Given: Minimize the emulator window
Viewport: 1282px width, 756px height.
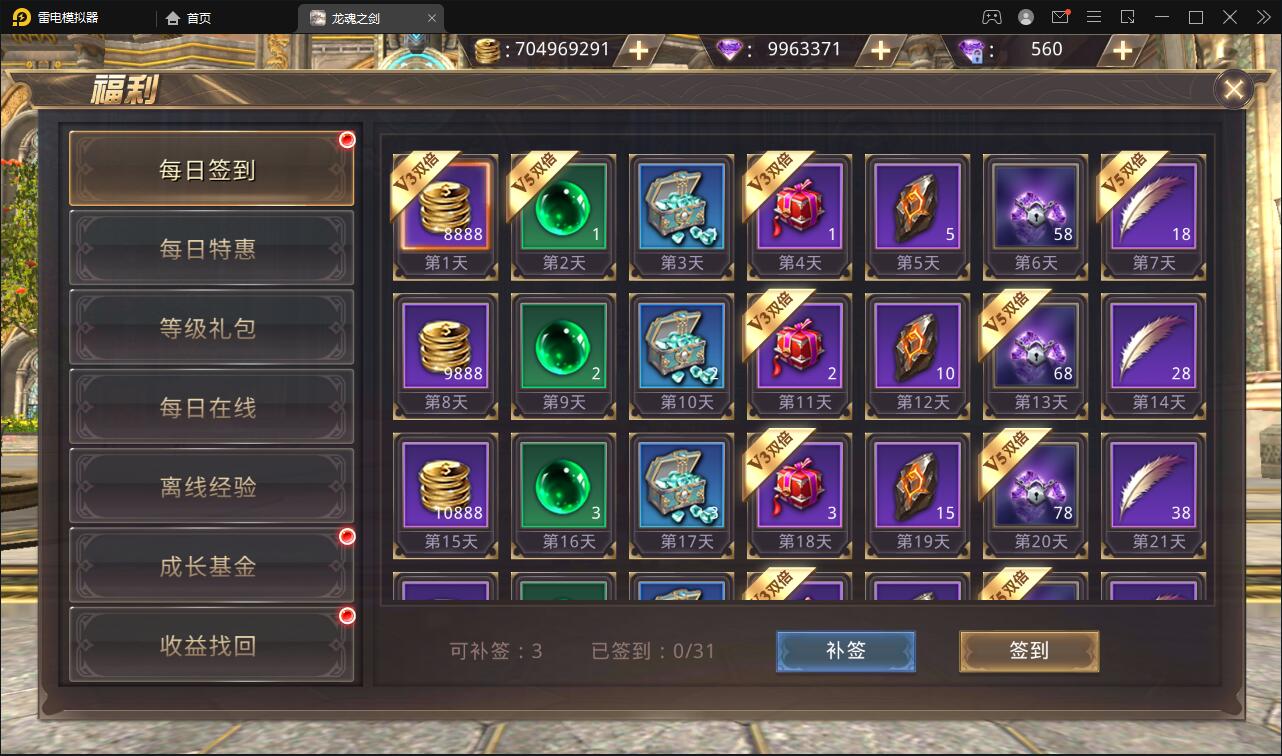Looking at the screenshot, I should (x=1163, y=17).
